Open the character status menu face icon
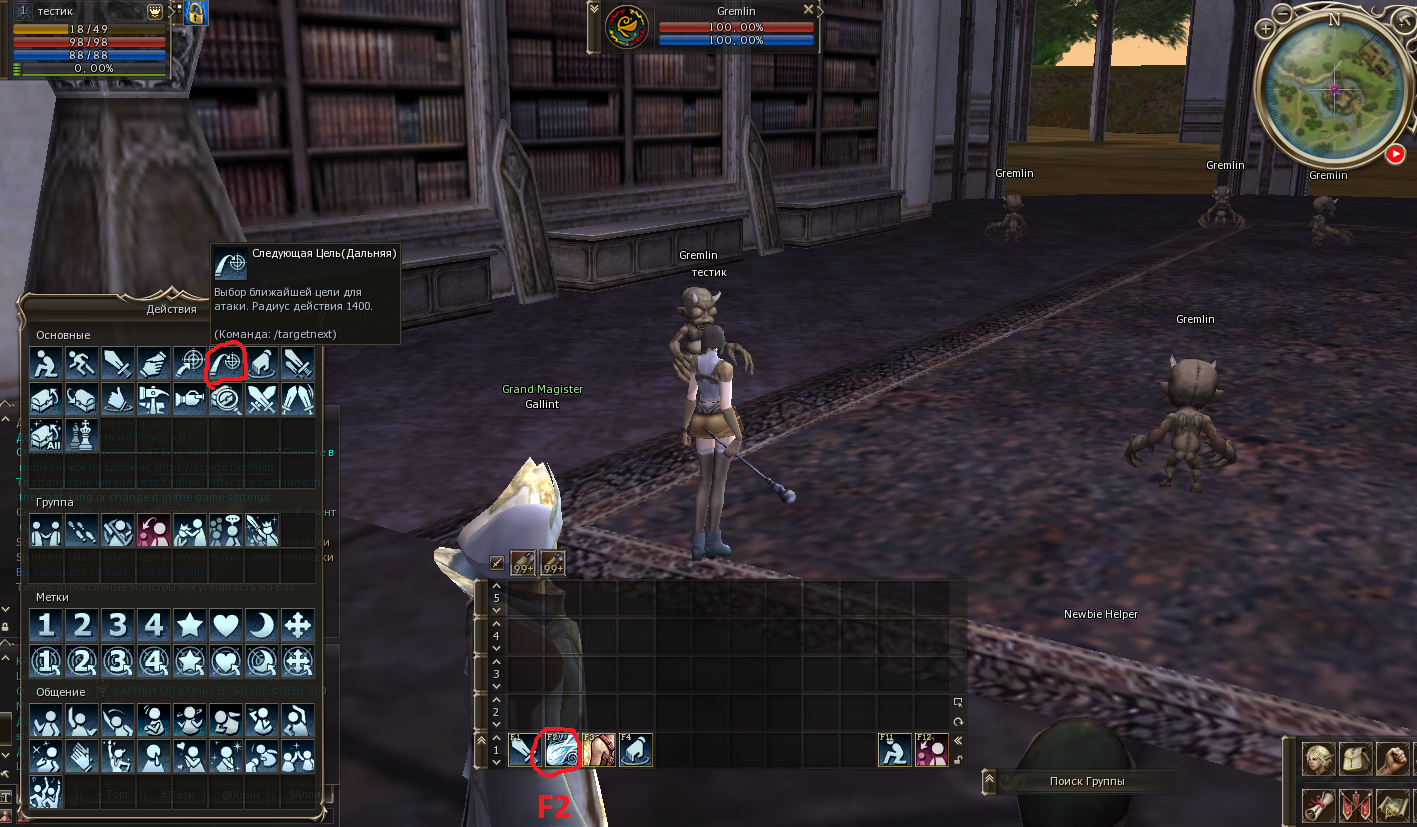This screenshot has width=1417, height=827. point(1318,760)
